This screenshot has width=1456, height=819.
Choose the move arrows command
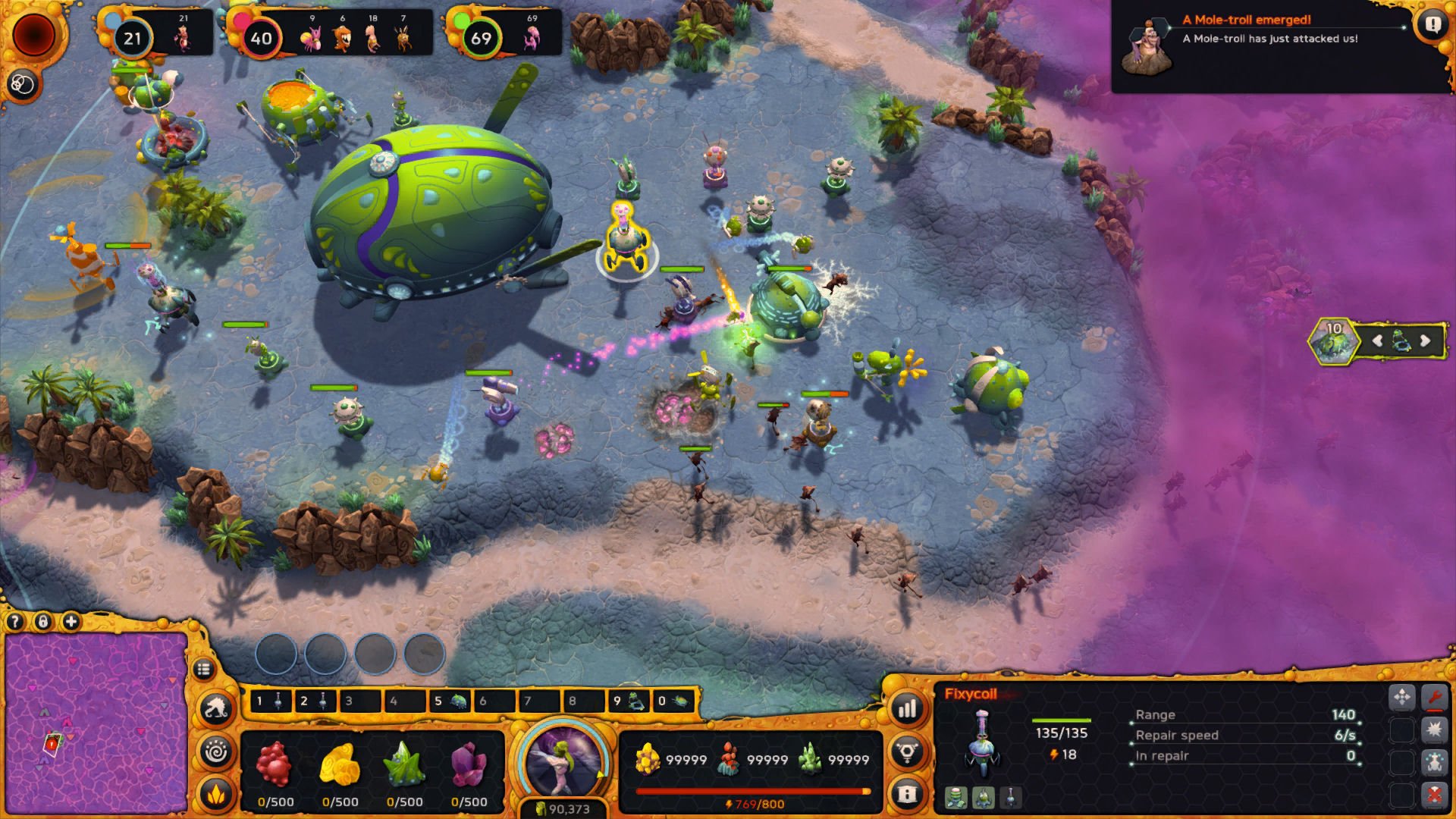tap(1401, 698)
